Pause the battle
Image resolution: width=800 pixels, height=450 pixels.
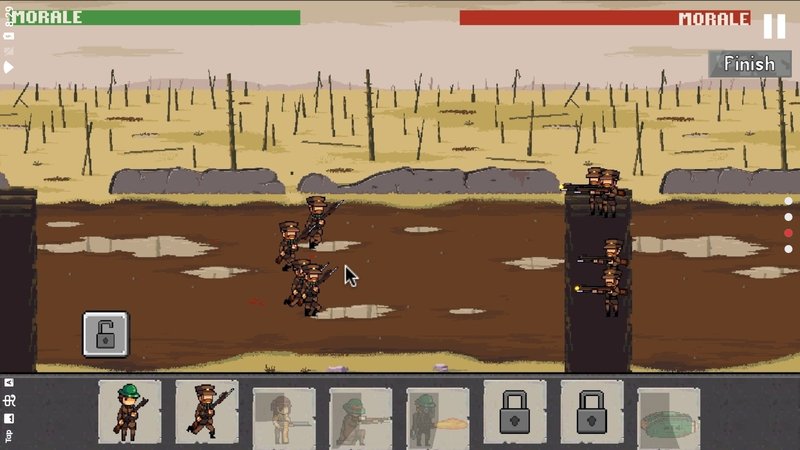tap(774, 26)
